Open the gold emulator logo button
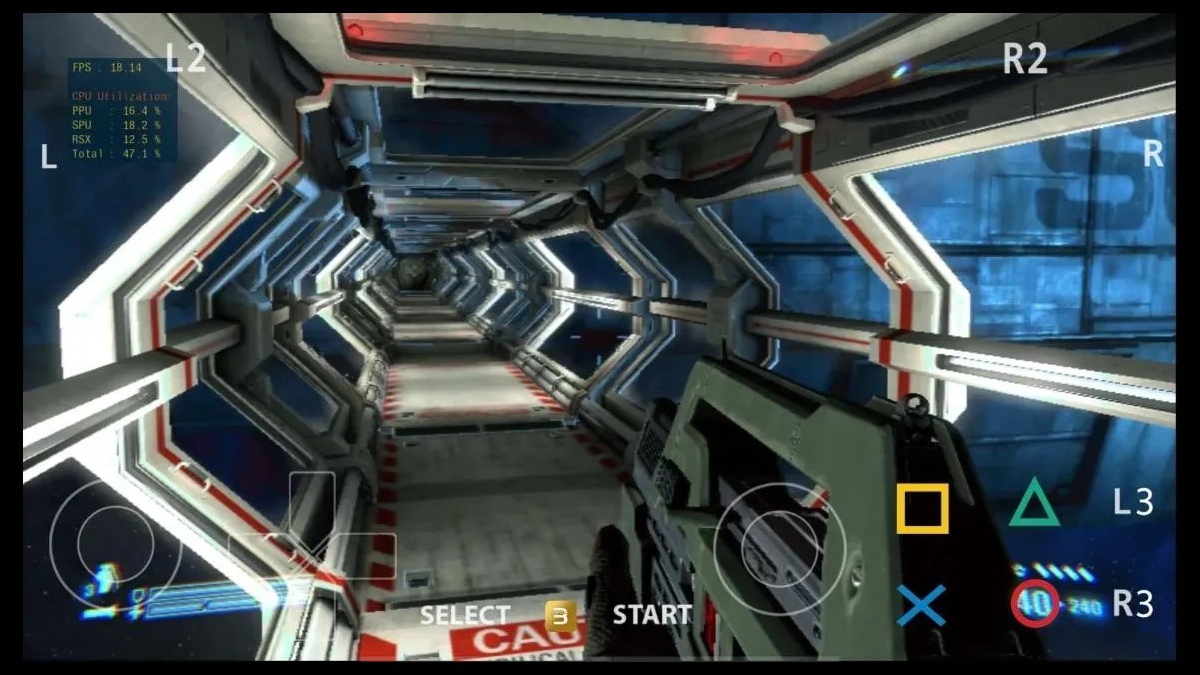Viewport: 1200px width, 675px height. [560, 614]
